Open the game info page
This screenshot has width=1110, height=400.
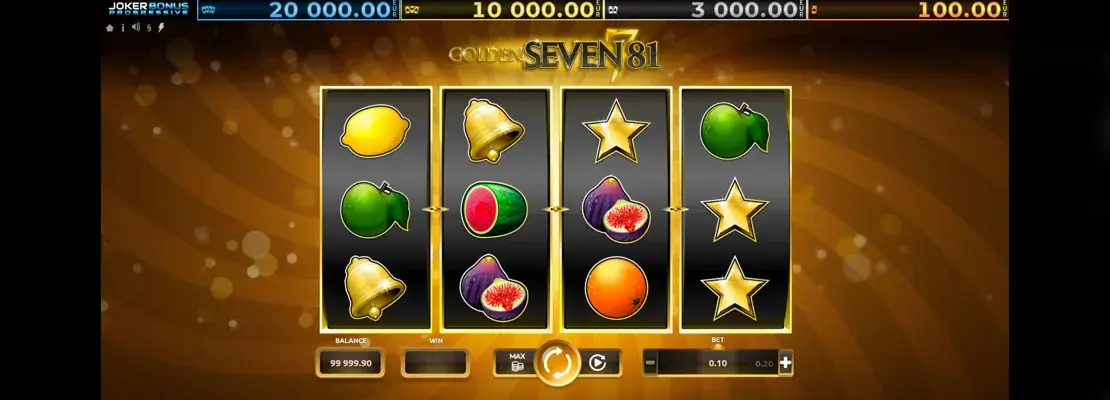(x=123, y=28)
